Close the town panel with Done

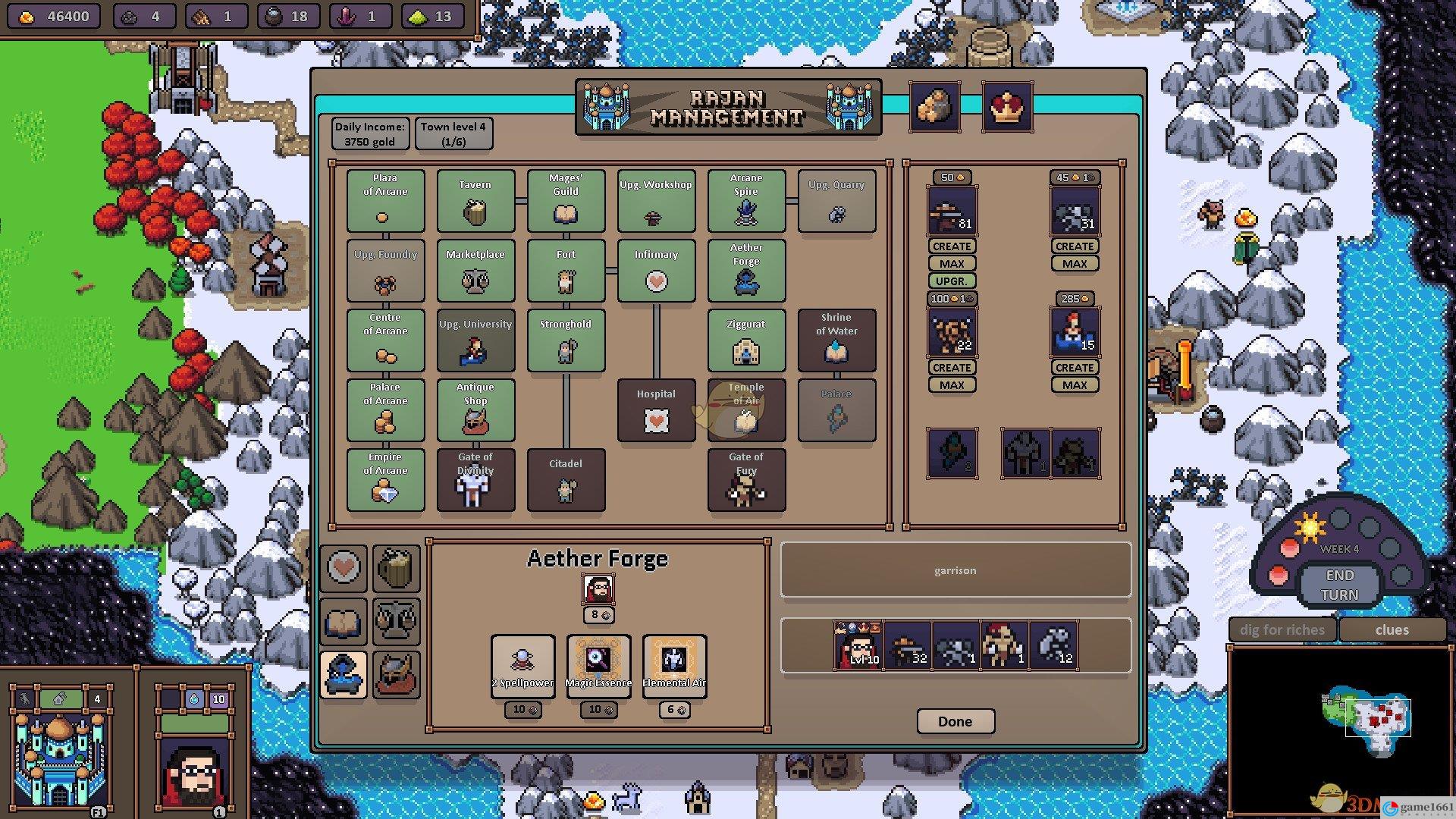[955, 721]
